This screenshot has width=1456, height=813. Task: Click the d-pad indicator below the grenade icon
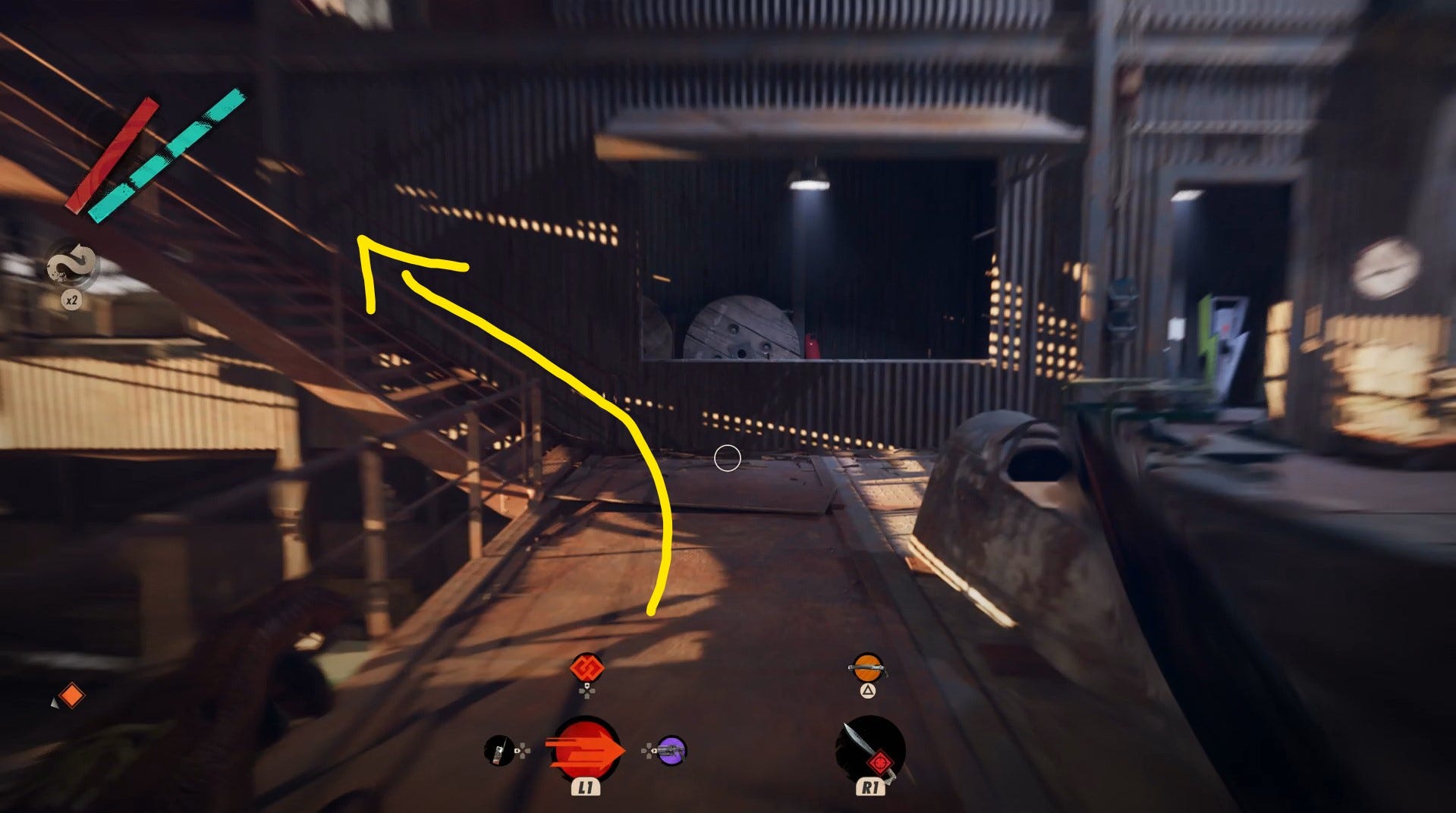[587, 692]
